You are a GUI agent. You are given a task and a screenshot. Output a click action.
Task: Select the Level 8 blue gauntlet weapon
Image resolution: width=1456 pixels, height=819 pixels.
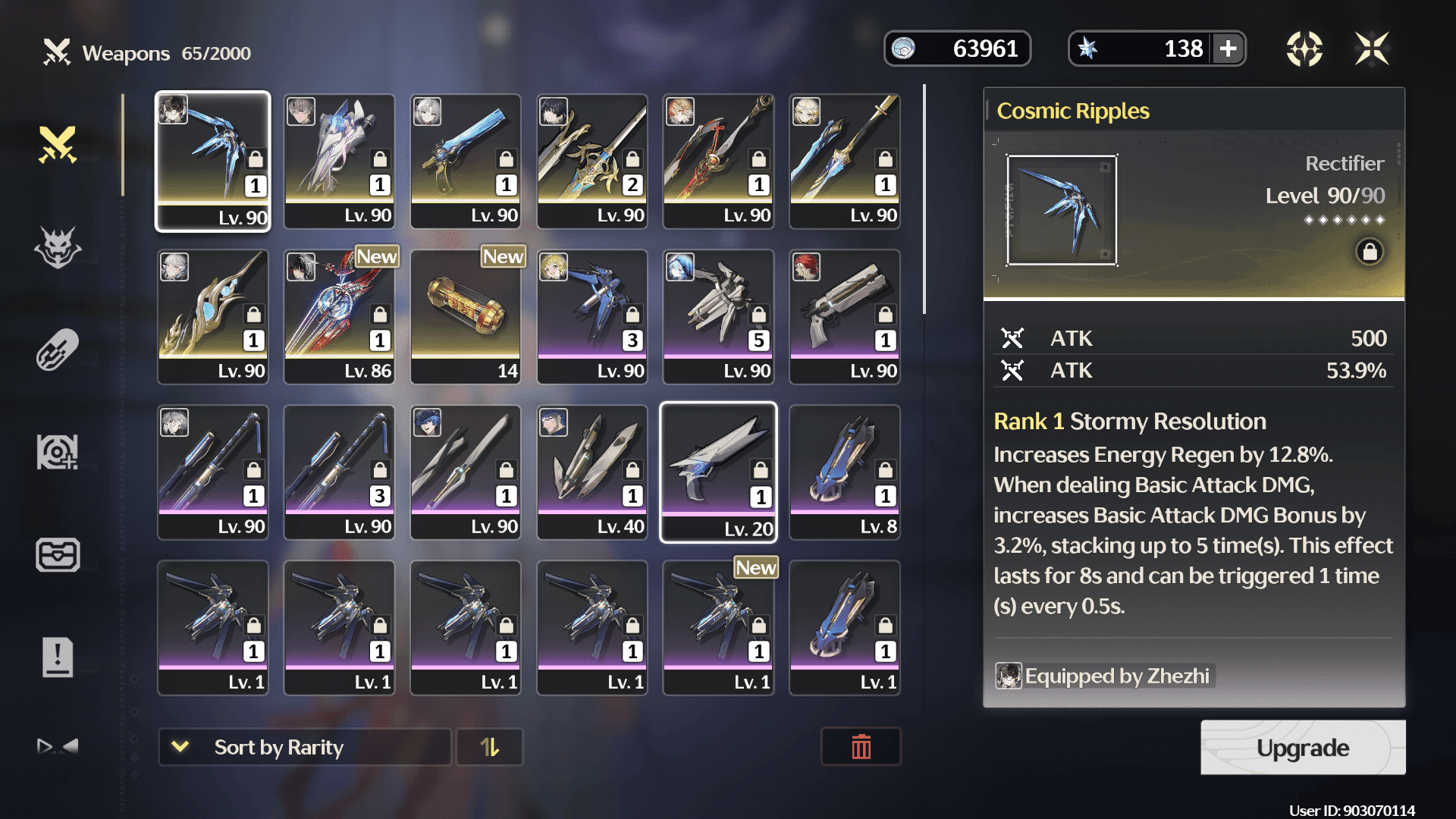(845, 472)
